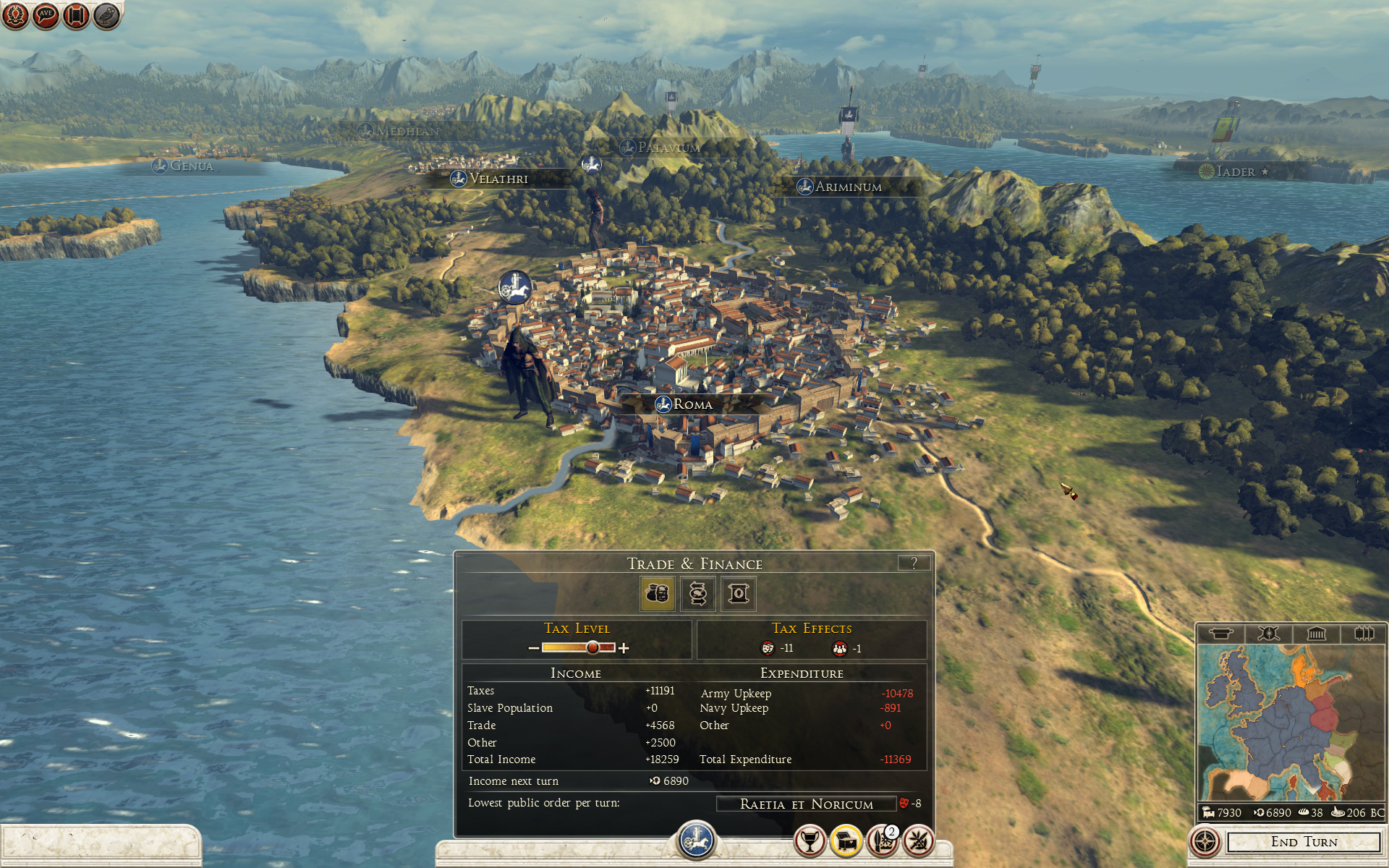Click Roma settlement label on map

(x=692, y=404)
